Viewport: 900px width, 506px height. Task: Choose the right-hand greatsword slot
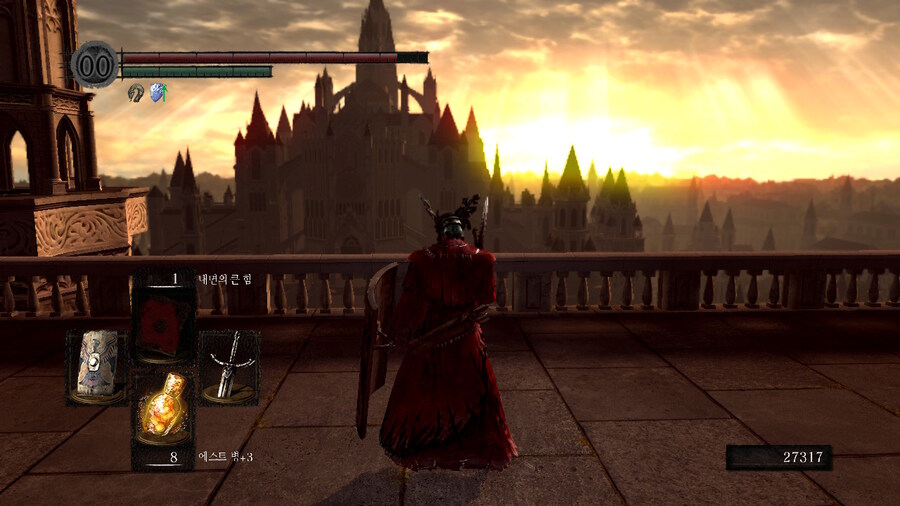(x=229, y=367)
